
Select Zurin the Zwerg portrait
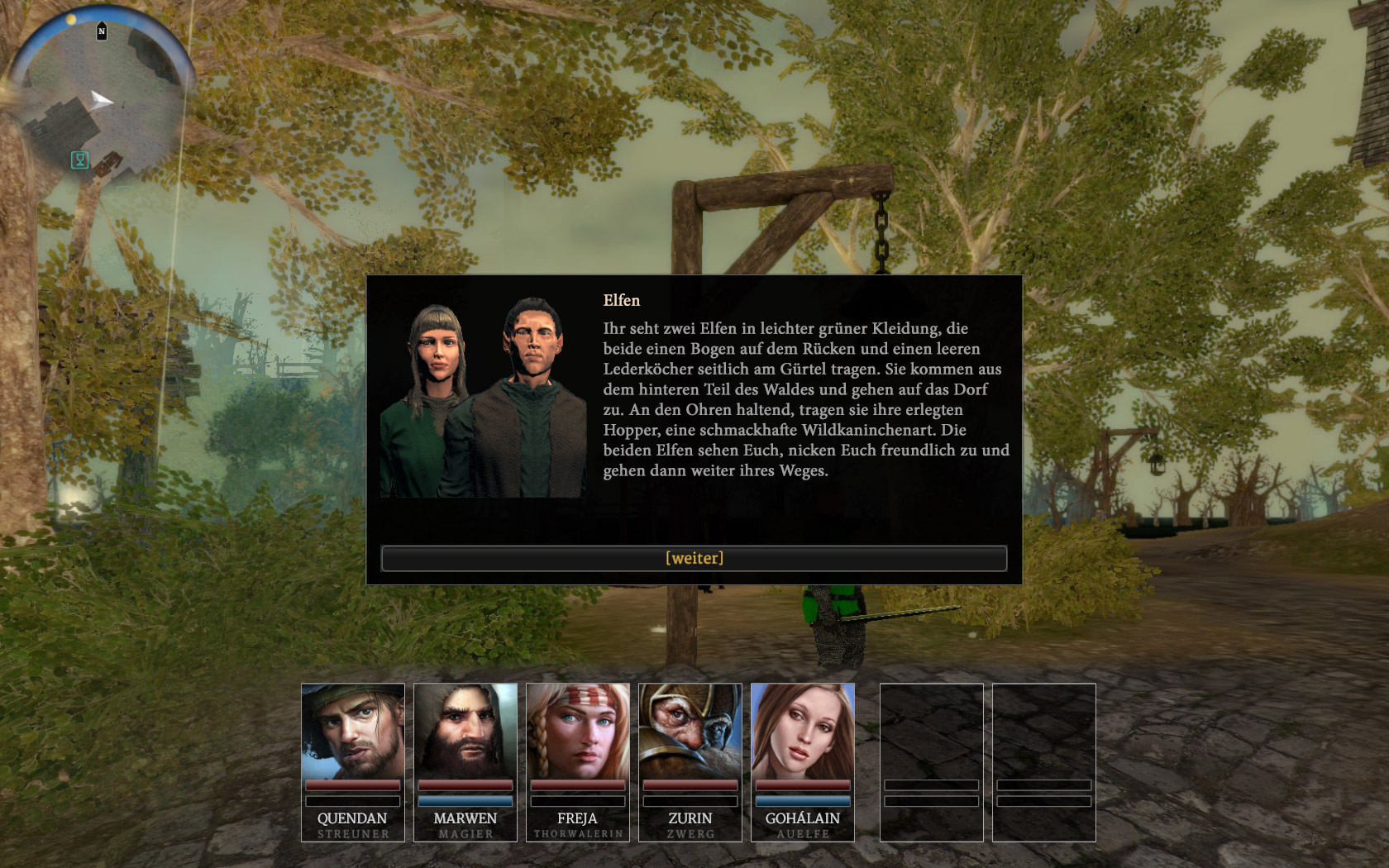point(690,731)
